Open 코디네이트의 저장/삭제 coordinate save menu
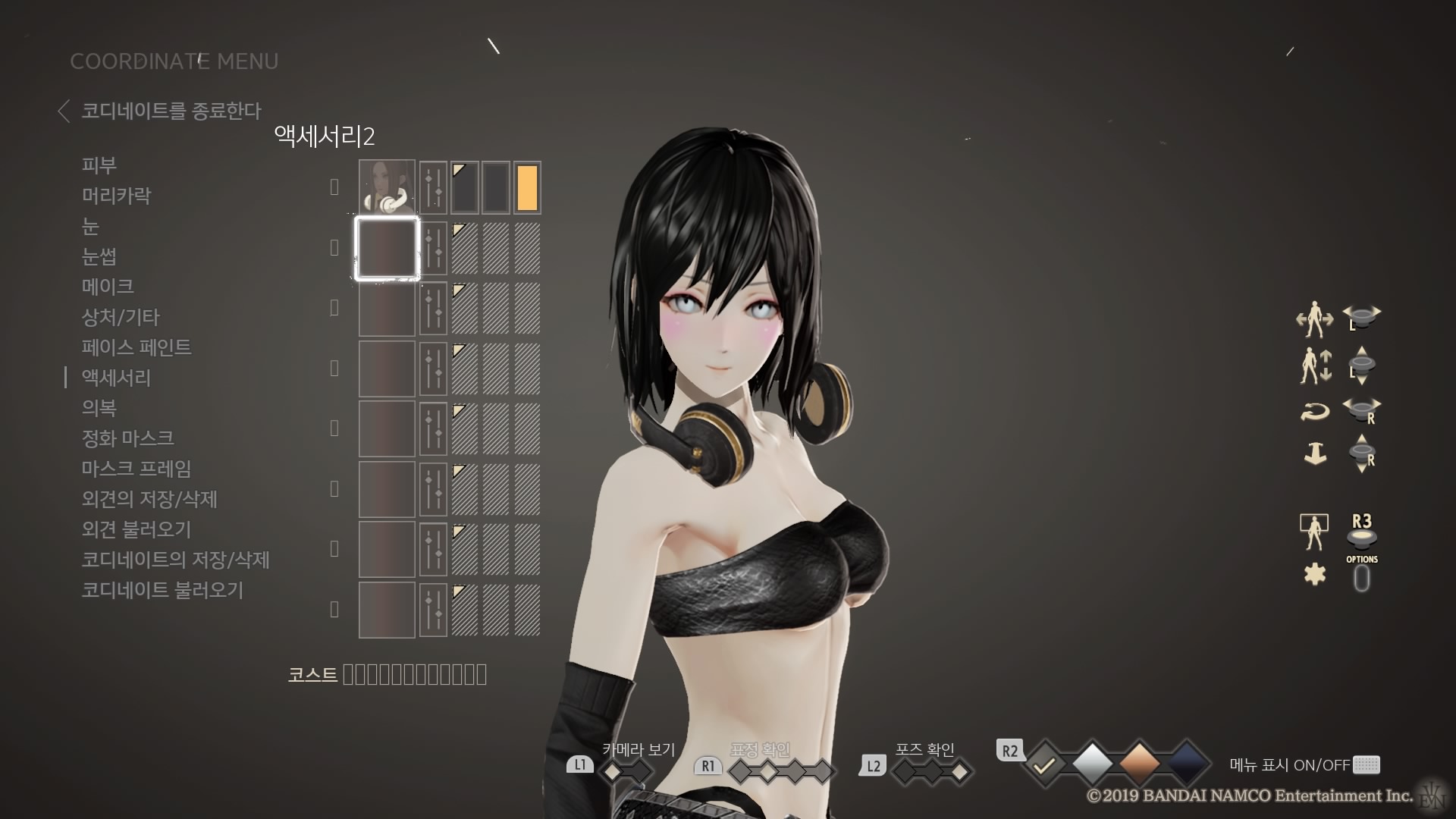Viewport: 1456px width, 819px height. [175, 560]
